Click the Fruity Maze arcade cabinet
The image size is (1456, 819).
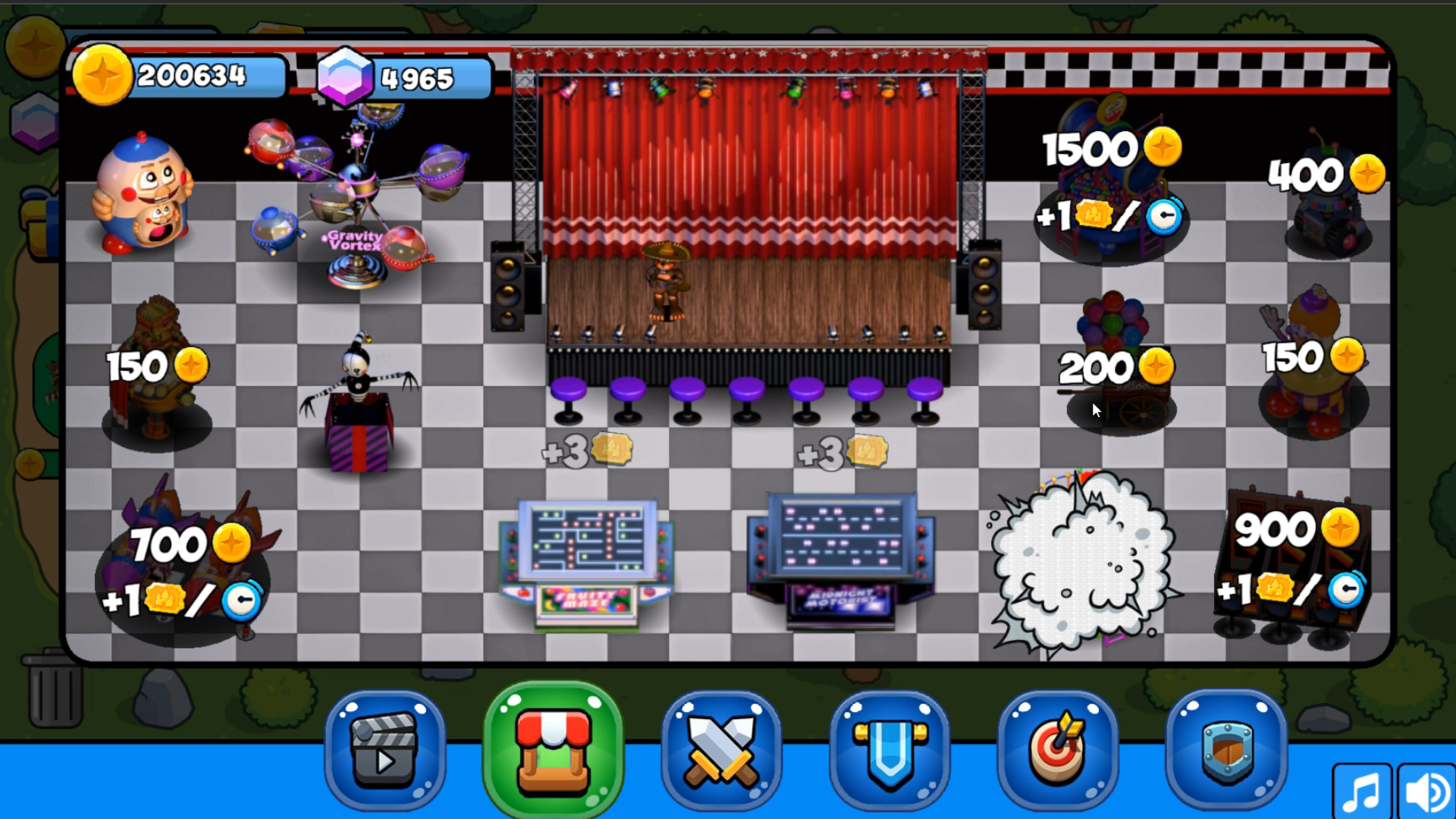pos(588,561)
